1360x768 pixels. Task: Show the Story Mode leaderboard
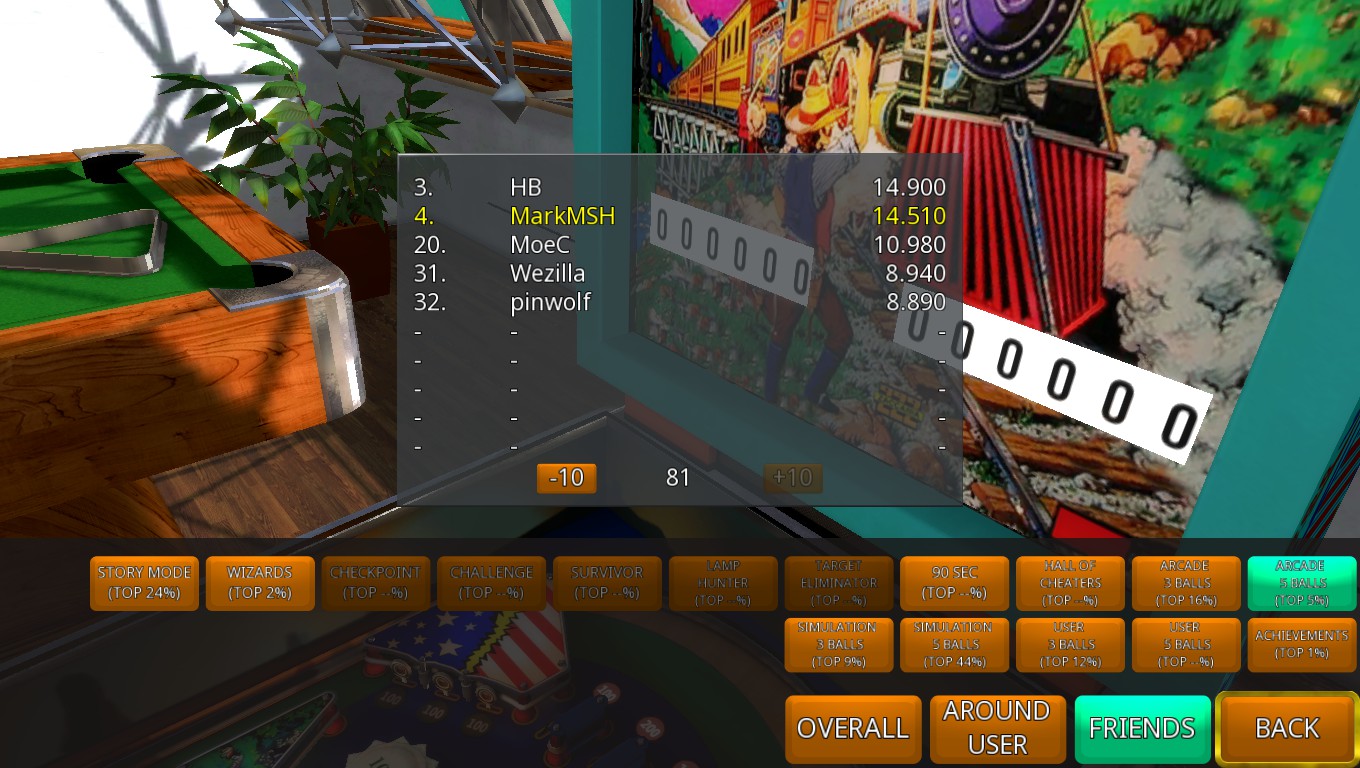(145, 583)
